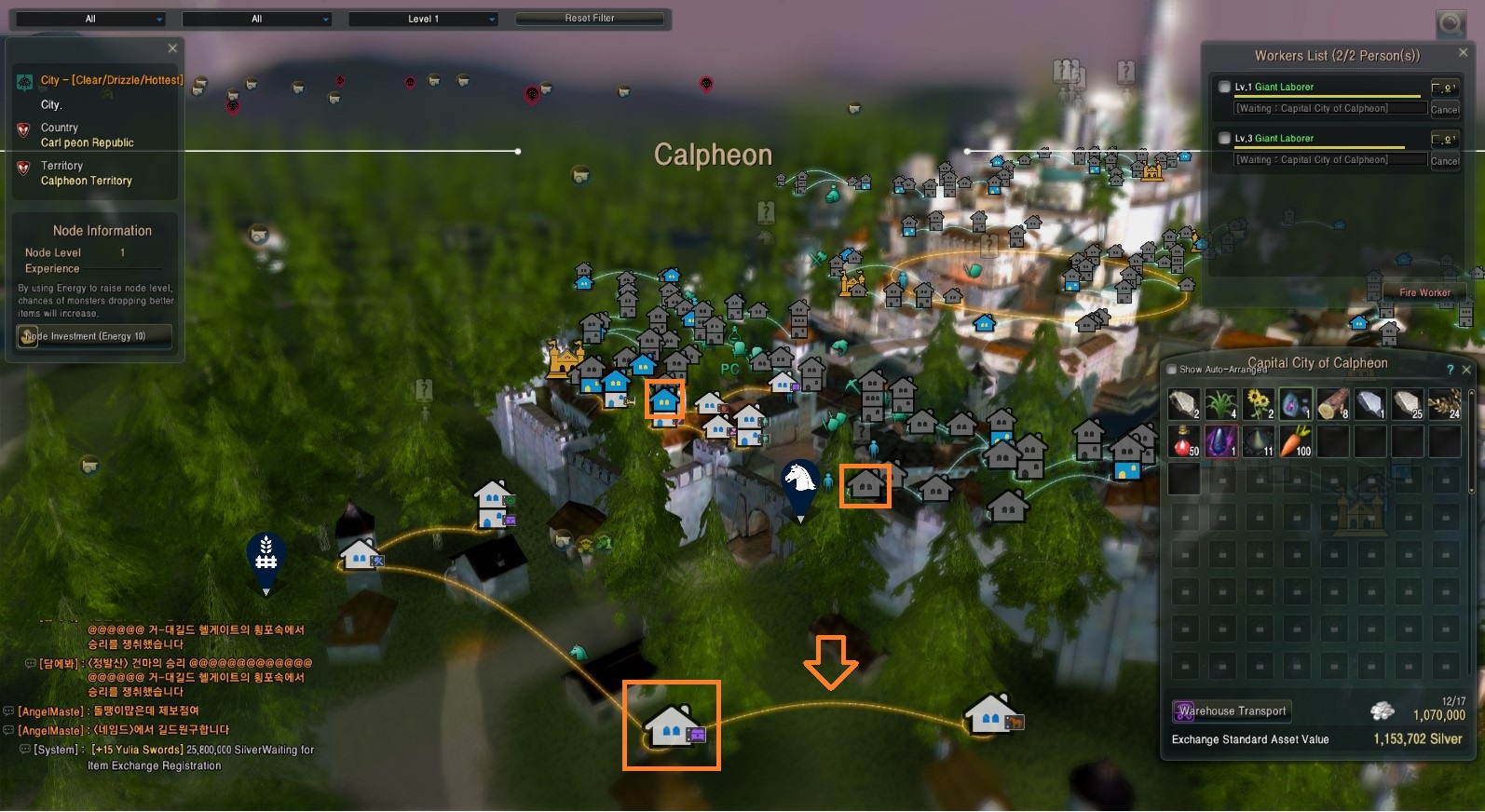
Task: Close the city node information panel
Action: [172, 48]
